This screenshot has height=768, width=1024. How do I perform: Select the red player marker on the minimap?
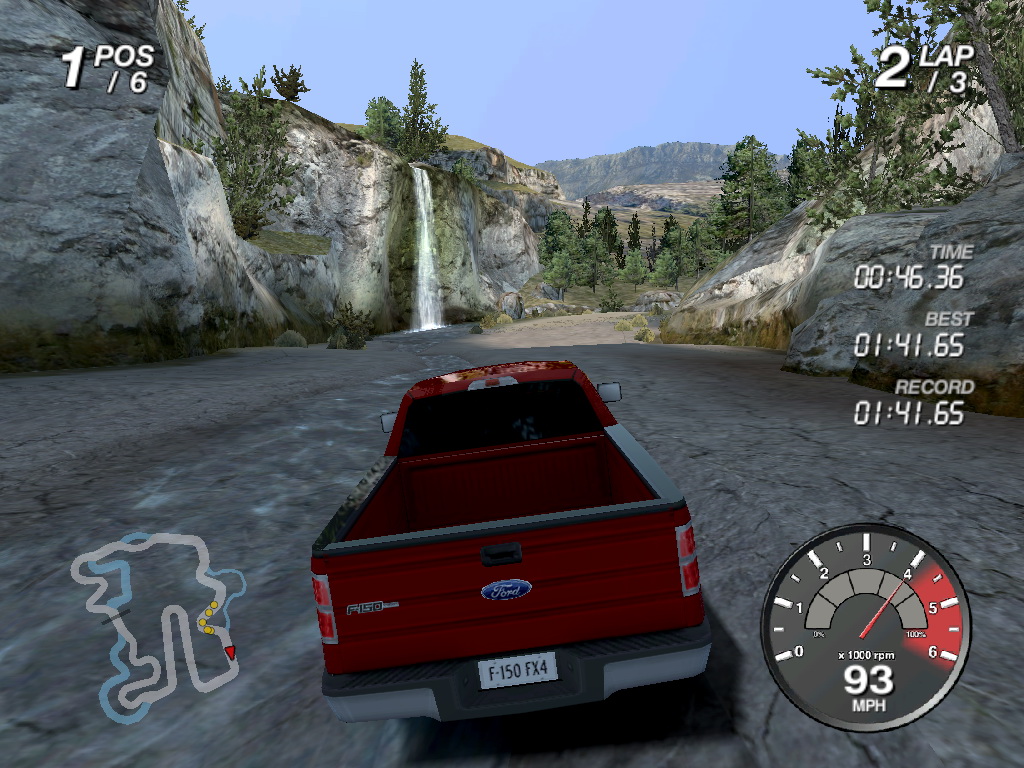click(x=230, y=652)
